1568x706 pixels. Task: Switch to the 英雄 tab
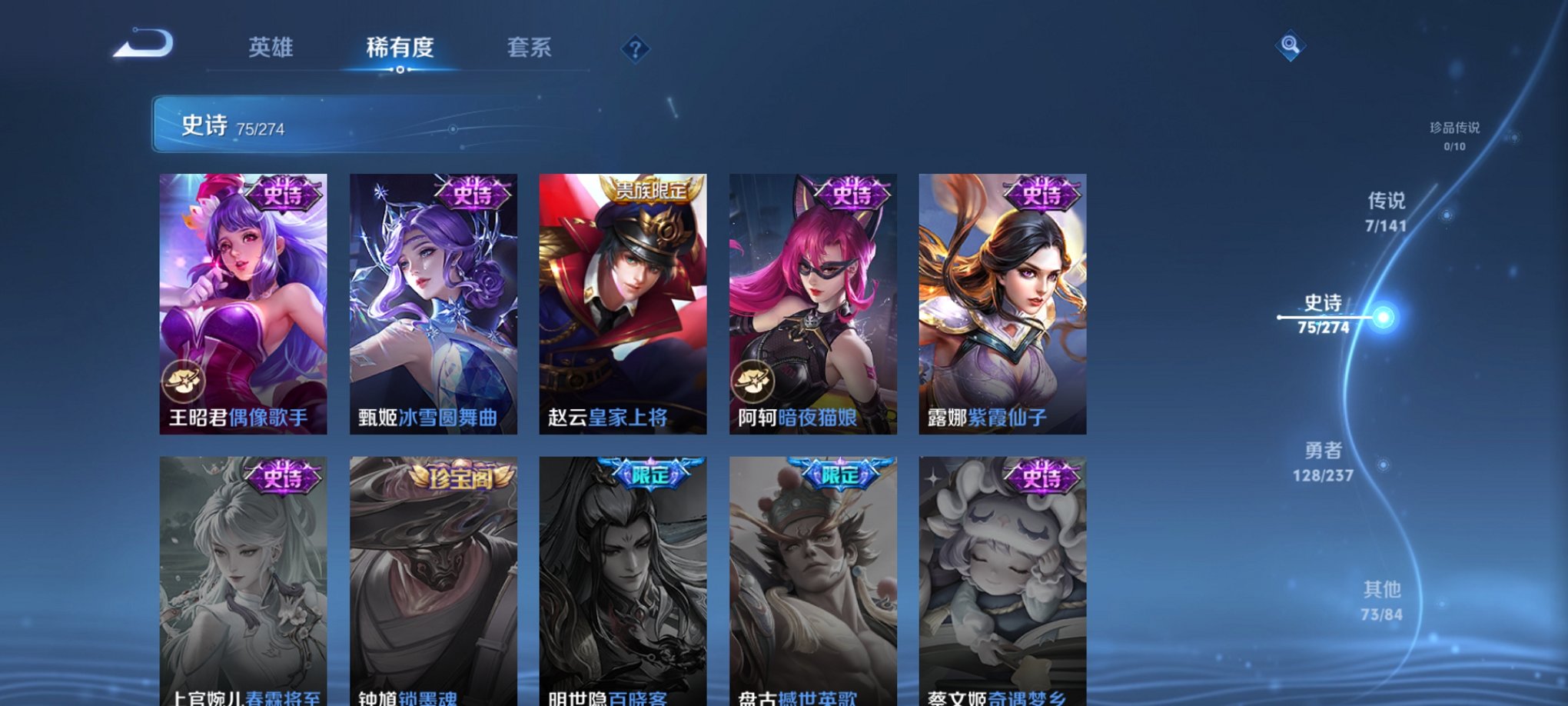(273, 48)
